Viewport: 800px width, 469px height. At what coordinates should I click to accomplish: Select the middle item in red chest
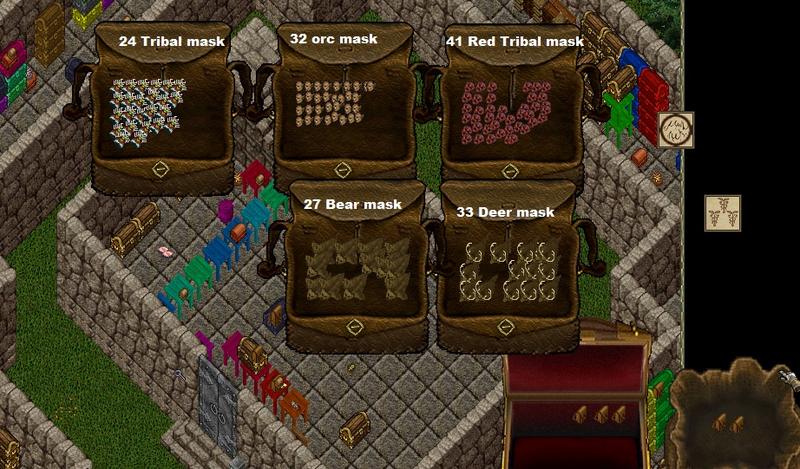tap(600, 414)
